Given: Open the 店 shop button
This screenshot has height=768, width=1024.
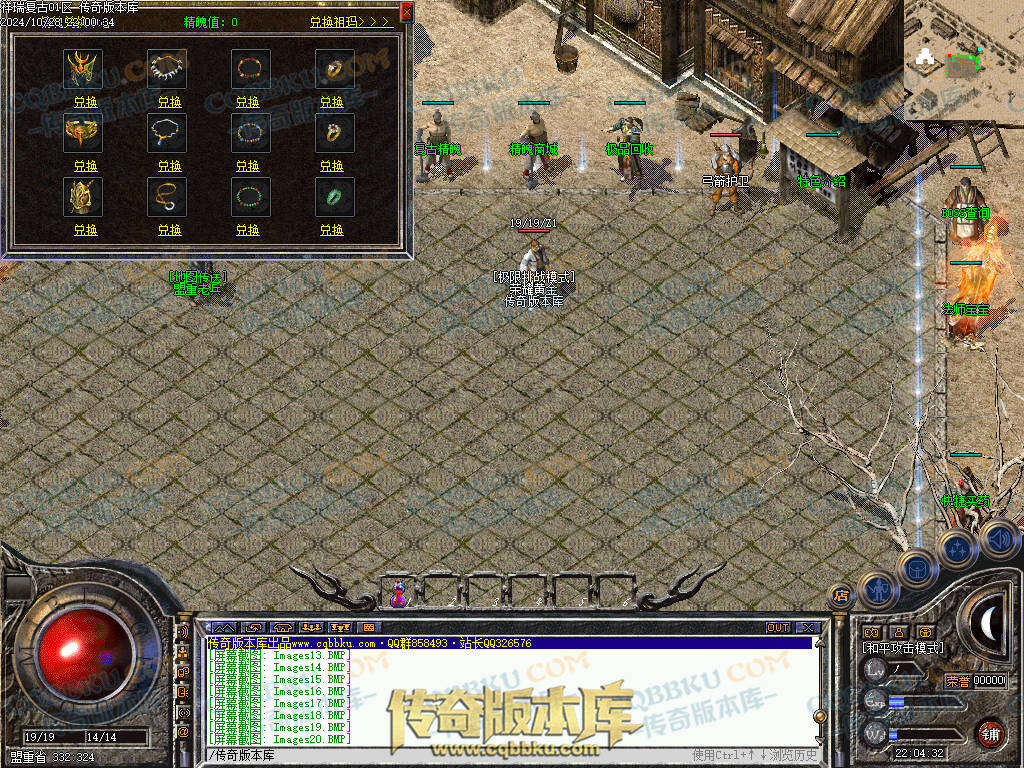Looking at the screenshot, I should point(841,596).
